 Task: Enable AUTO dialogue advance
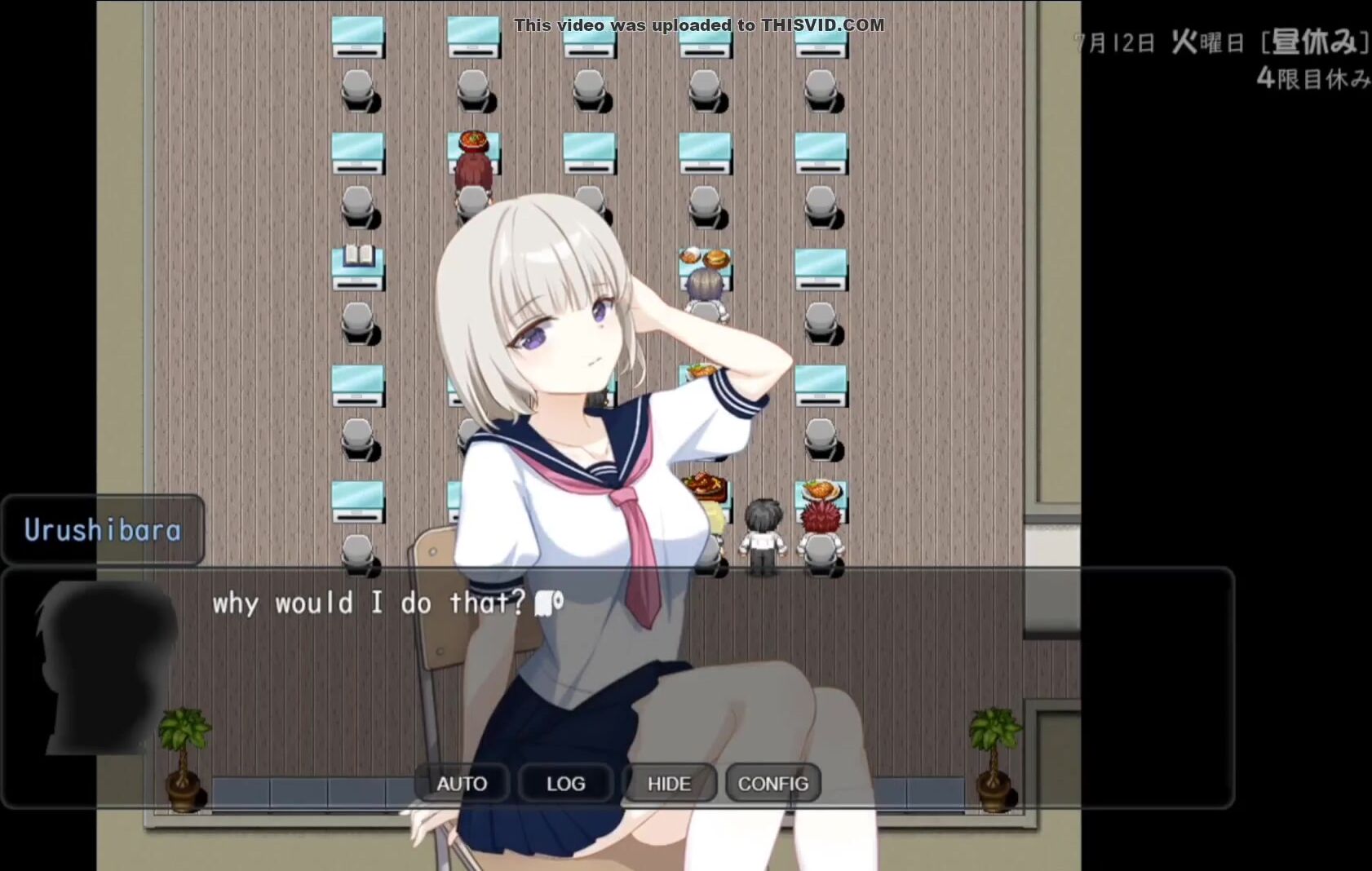coord(462,783)
